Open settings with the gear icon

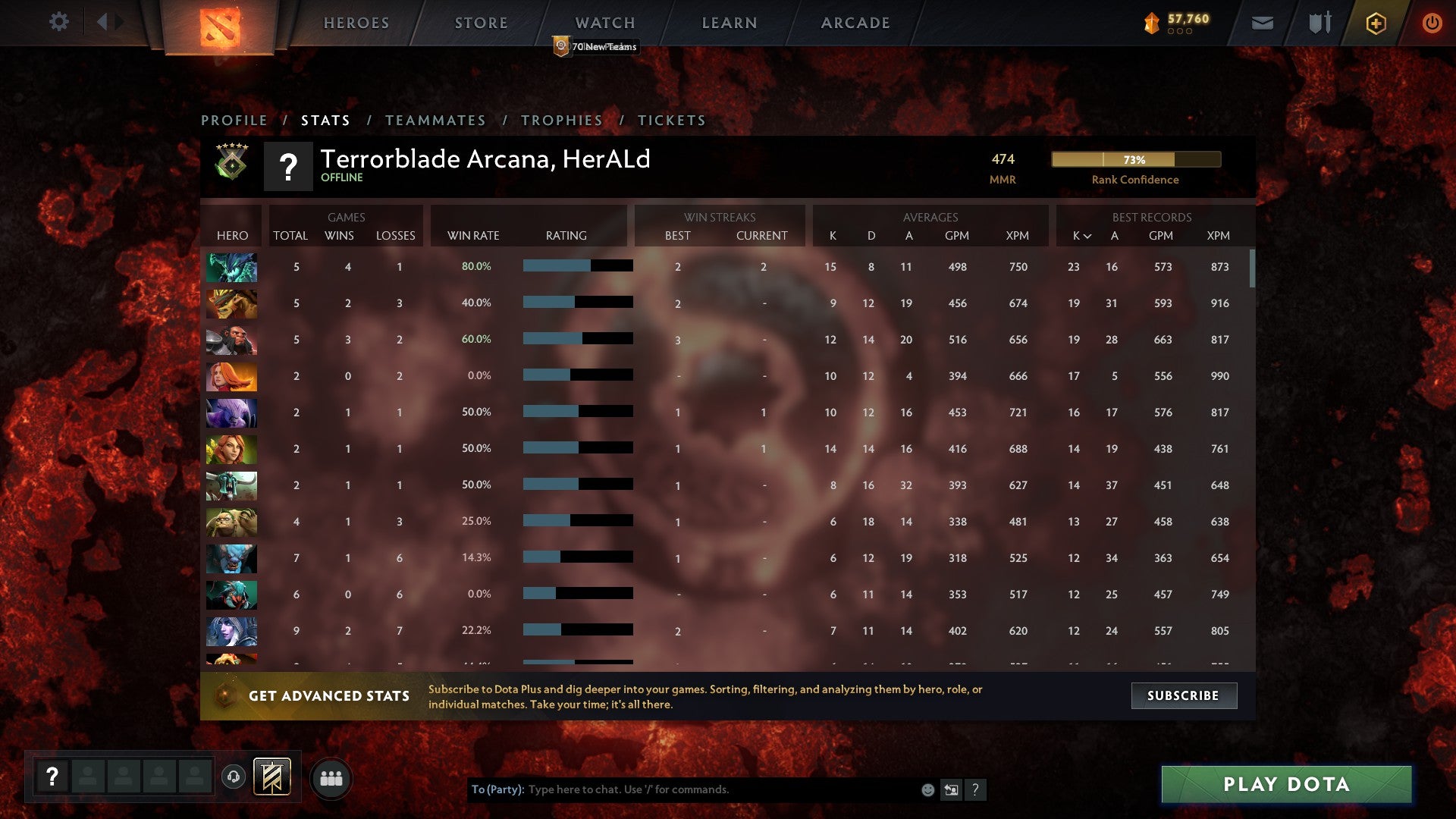(59, 22)
